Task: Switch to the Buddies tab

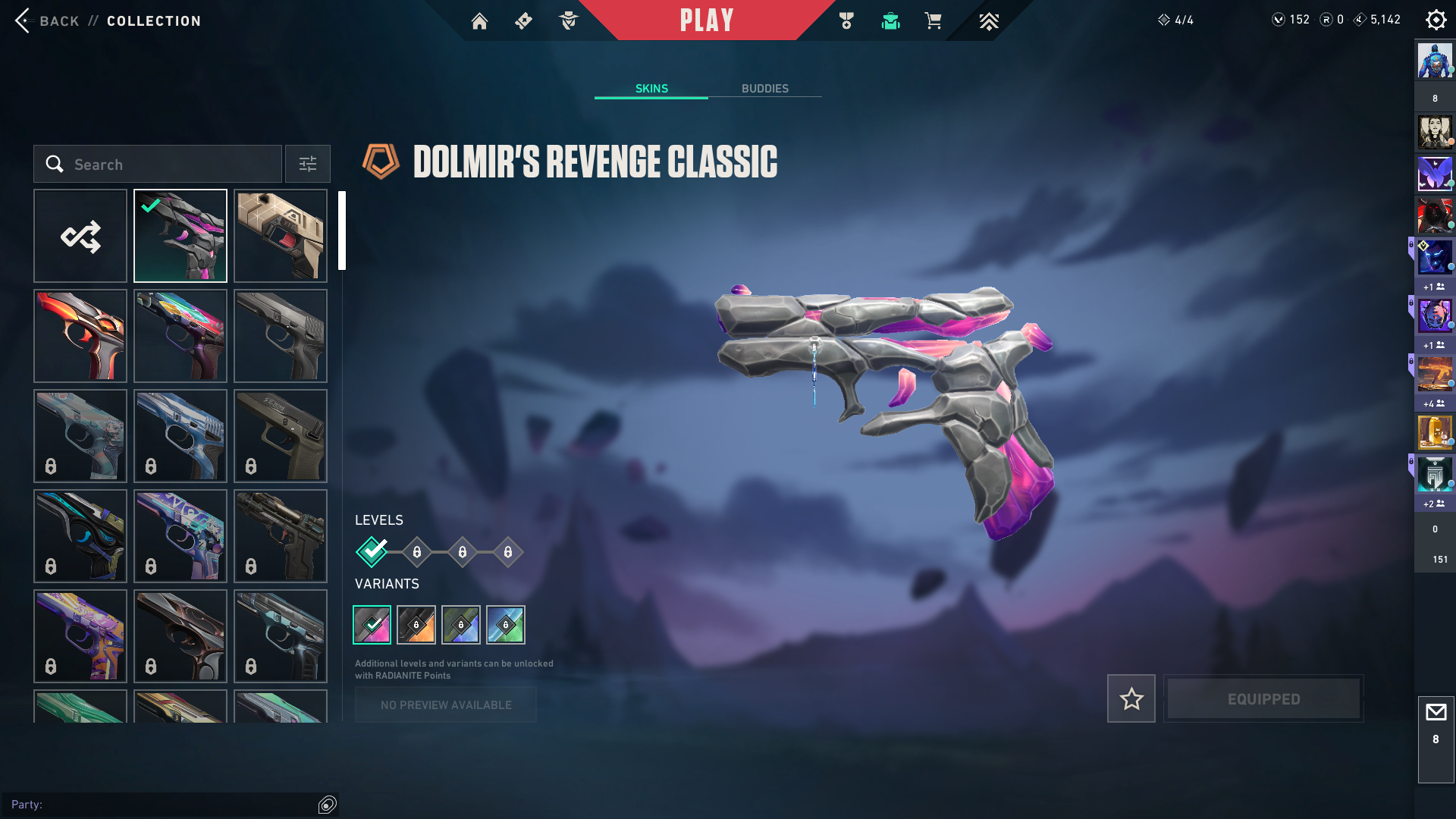Action: coord(764,89)
